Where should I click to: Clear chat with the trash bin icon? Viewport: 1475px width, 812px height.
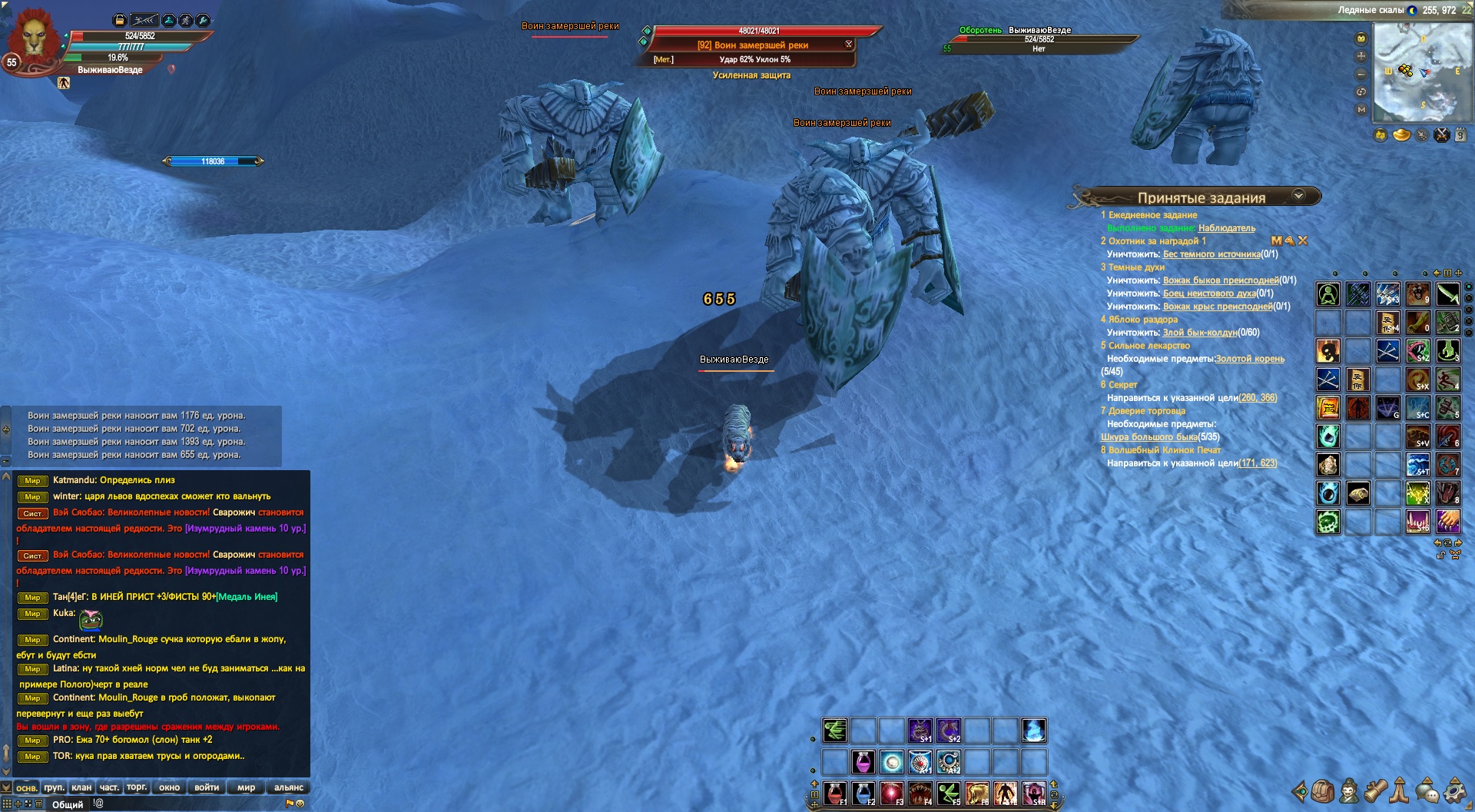click(39, 804)
